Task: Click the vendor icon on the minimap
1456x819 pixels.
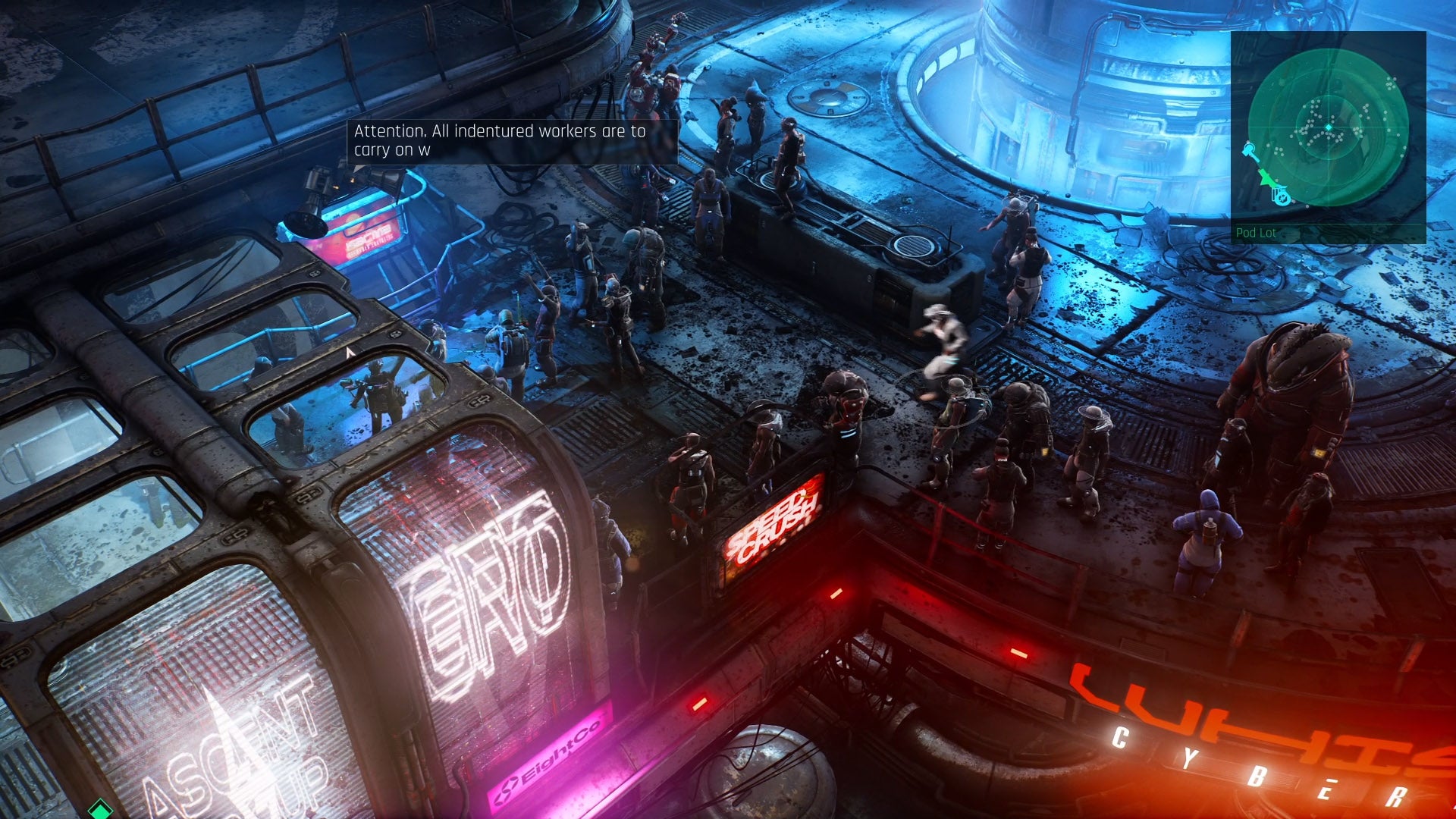Action: pyautogui.click(x=1248, y=149)
